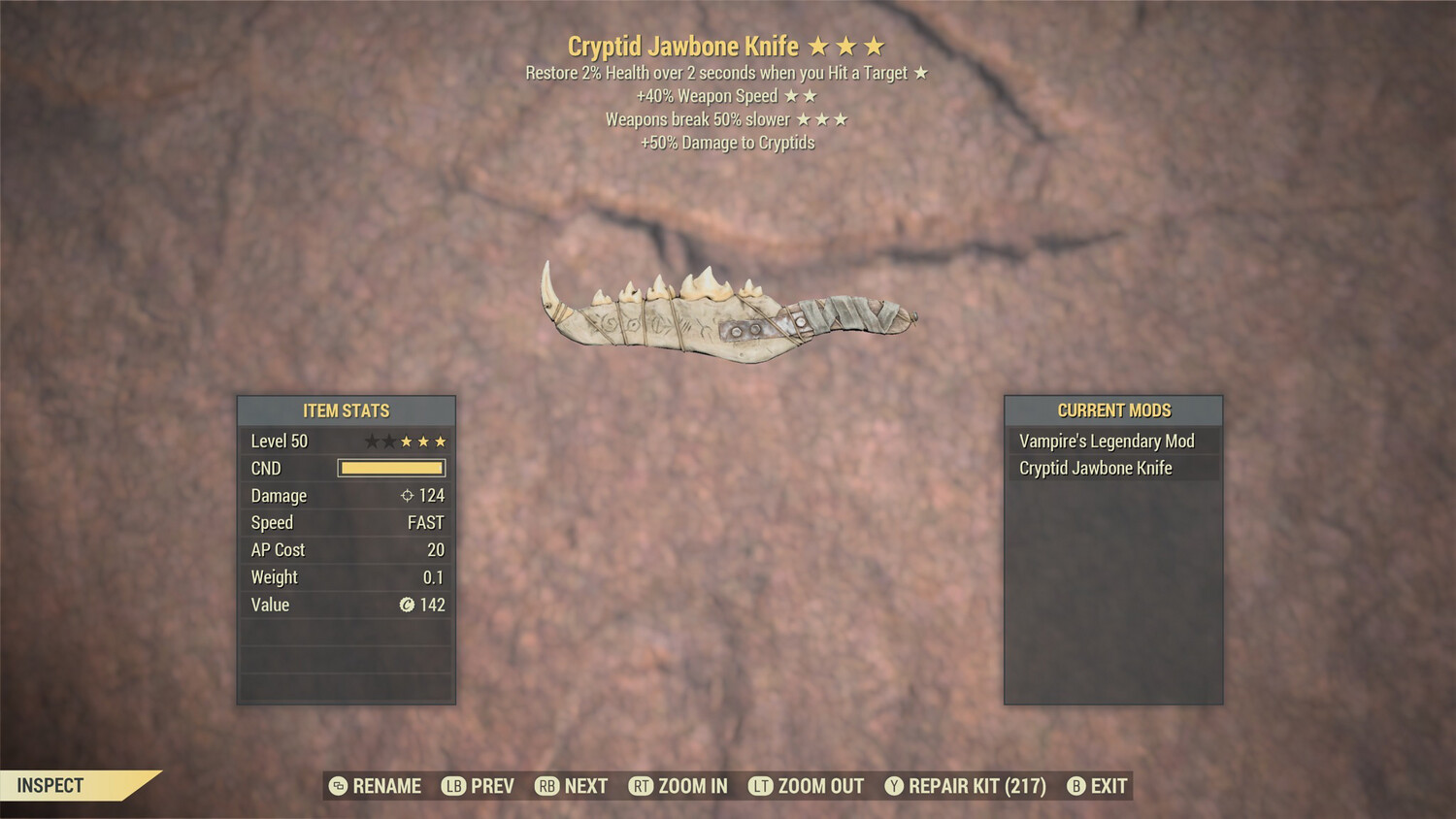1456x819 pixels.
Task: Use Repair Kit (217) on the knife
Action: point(966,786)
